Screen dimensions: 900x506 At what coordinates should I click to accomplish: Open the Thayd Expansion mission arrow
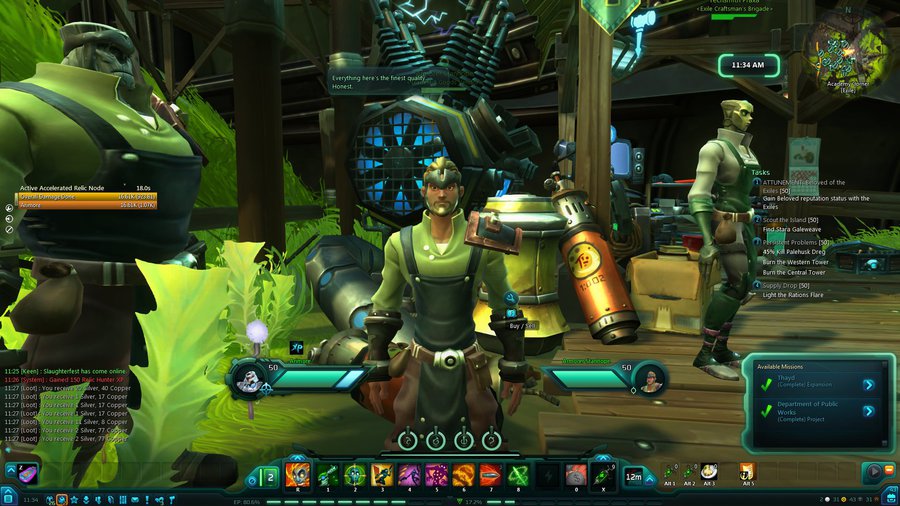point(868,384)
